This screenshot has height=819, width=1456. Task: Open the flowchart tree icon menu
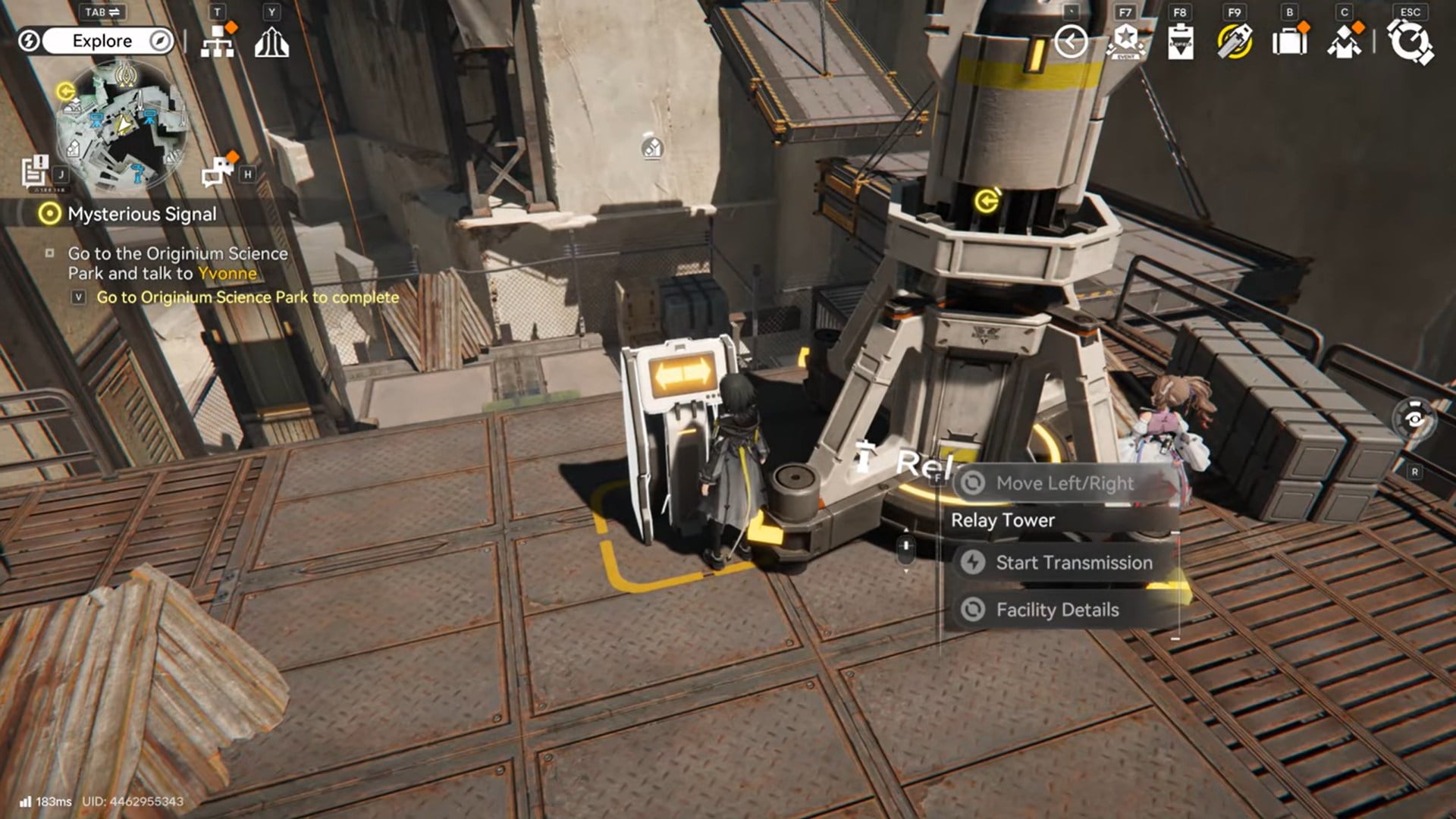(x=218, y=42)
